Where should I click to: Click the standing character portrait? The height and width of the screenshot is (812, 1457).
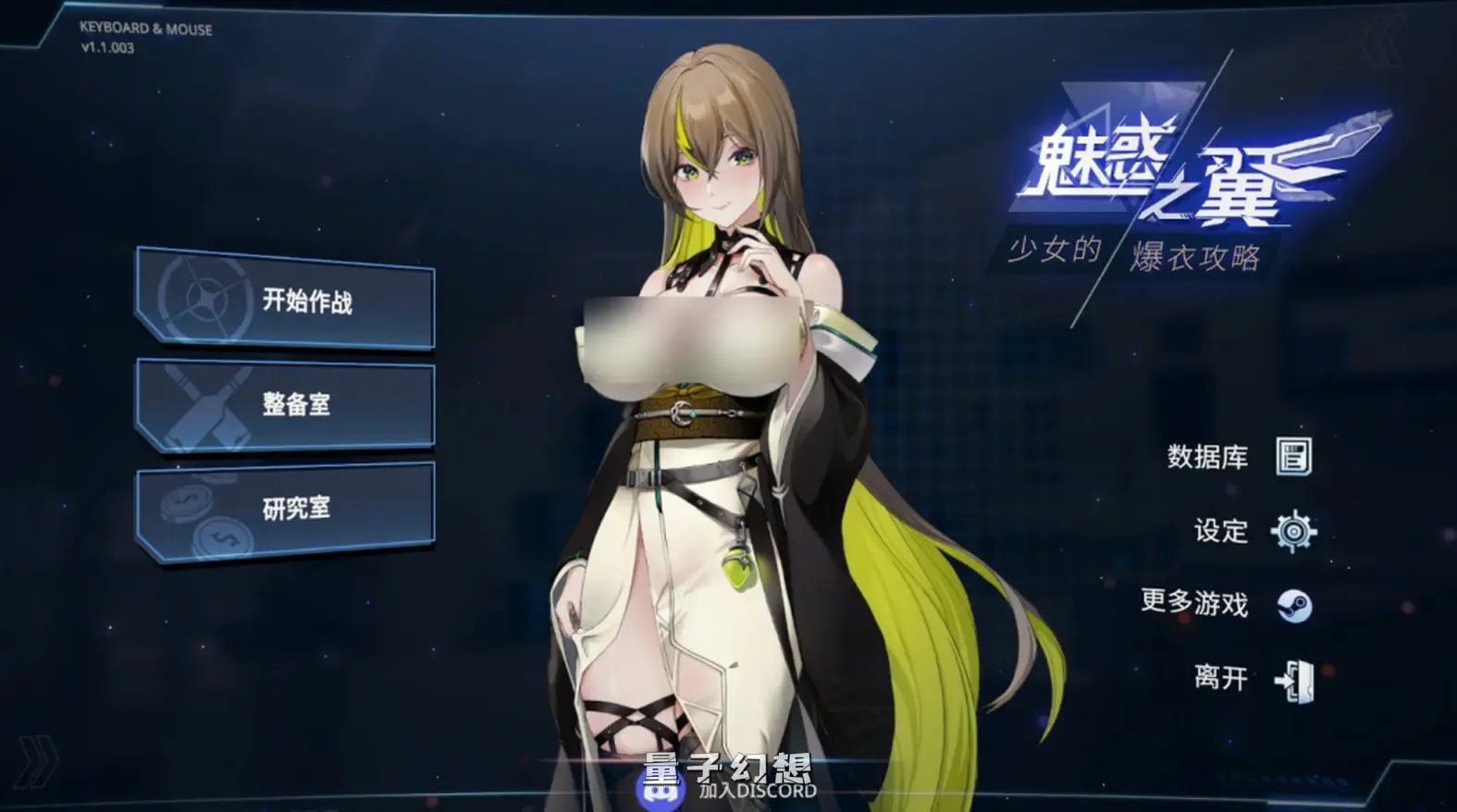point(722,416)
